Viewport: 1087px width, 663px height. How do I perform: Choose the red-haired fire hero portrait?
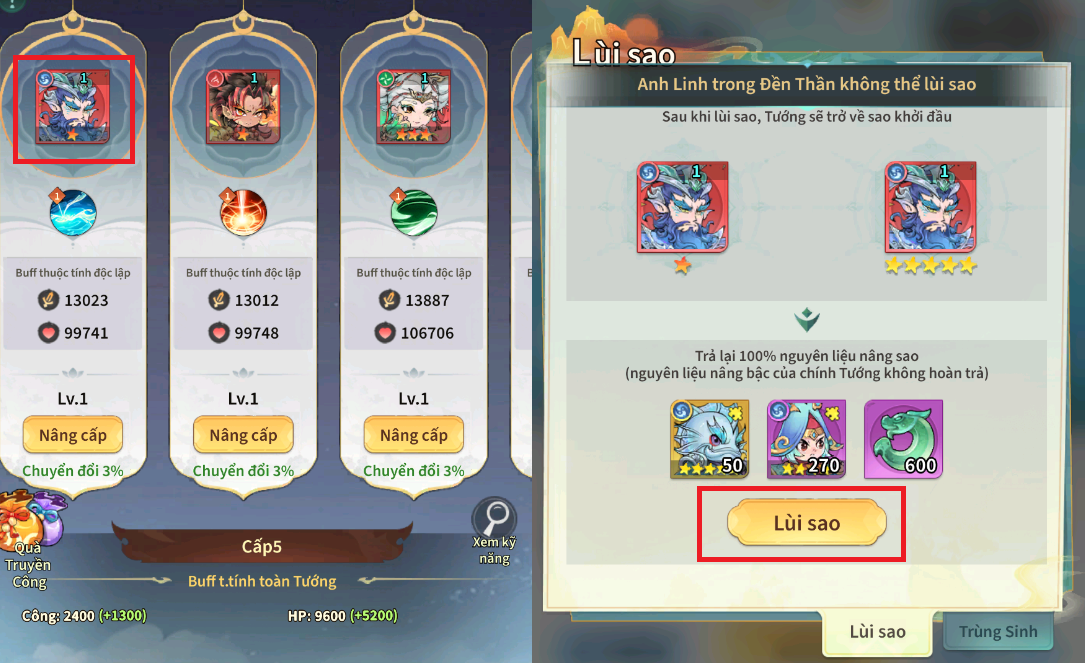coord(243,107)
